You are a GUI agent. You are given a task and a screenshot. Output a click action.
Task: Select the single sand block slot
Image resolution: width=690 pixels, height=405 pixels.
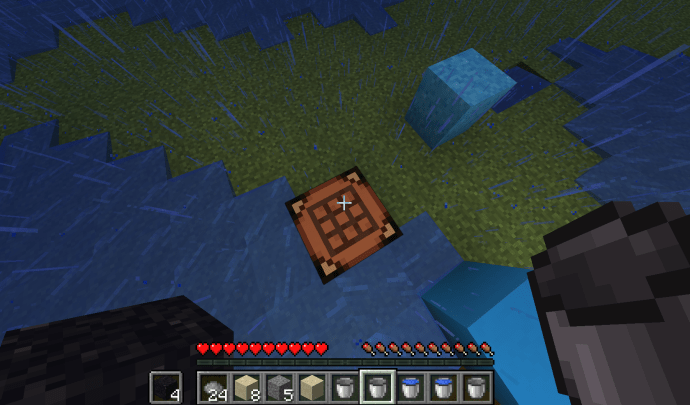click(x=311, y=387)
